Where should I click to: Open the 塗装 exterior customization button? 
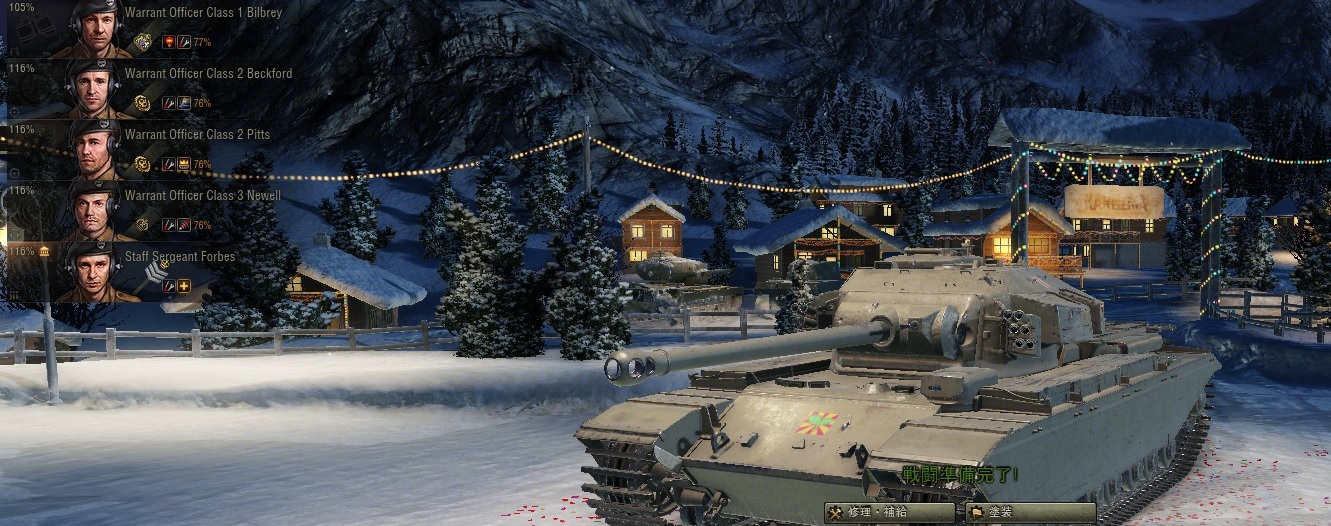(x=1017, y=513)
